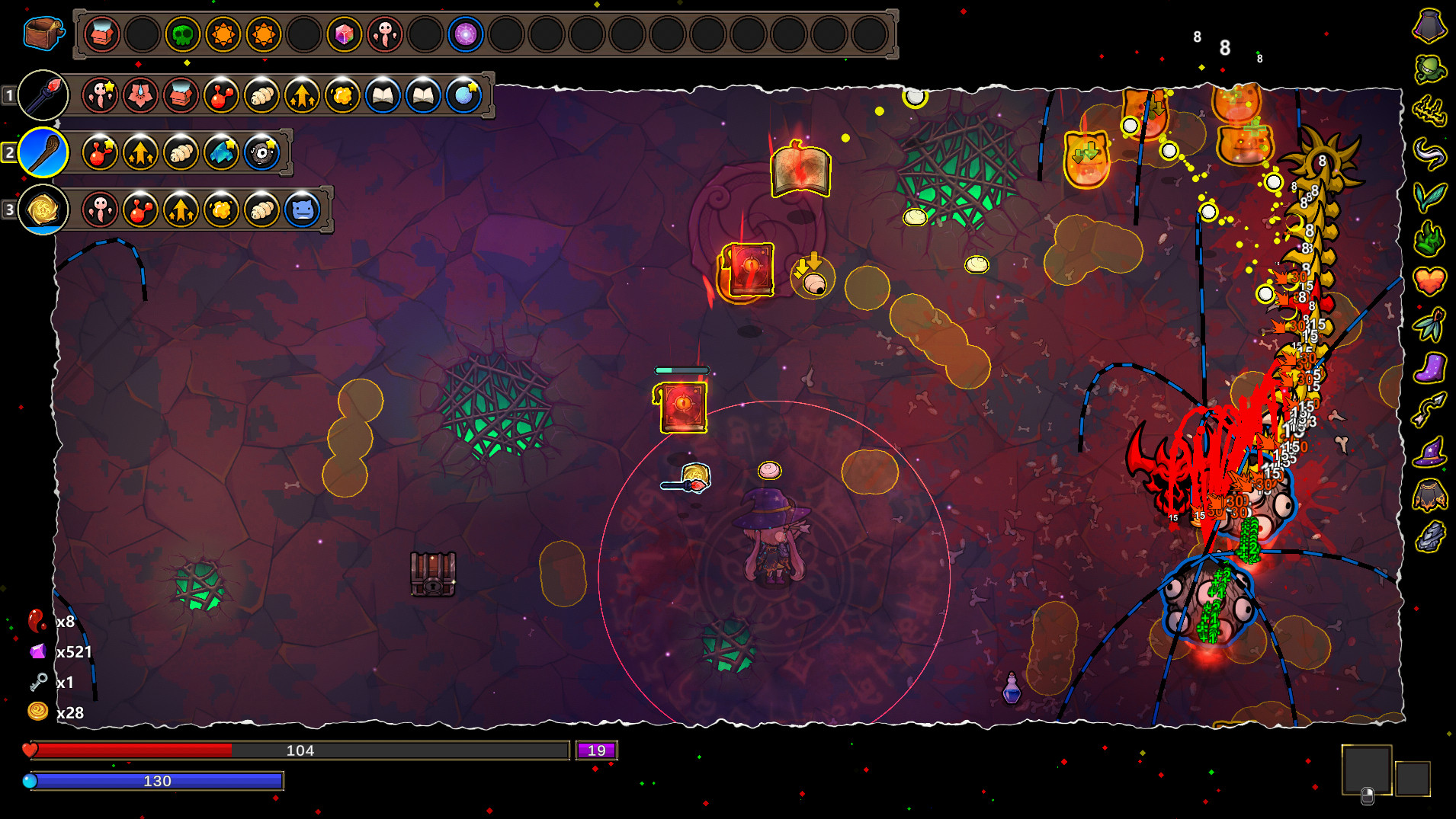The height and width of the screenshot is (819, 1456).
Task: Inspect the carnivorous plant relic
Action: pyautogui.click(x=1429, y=69)
